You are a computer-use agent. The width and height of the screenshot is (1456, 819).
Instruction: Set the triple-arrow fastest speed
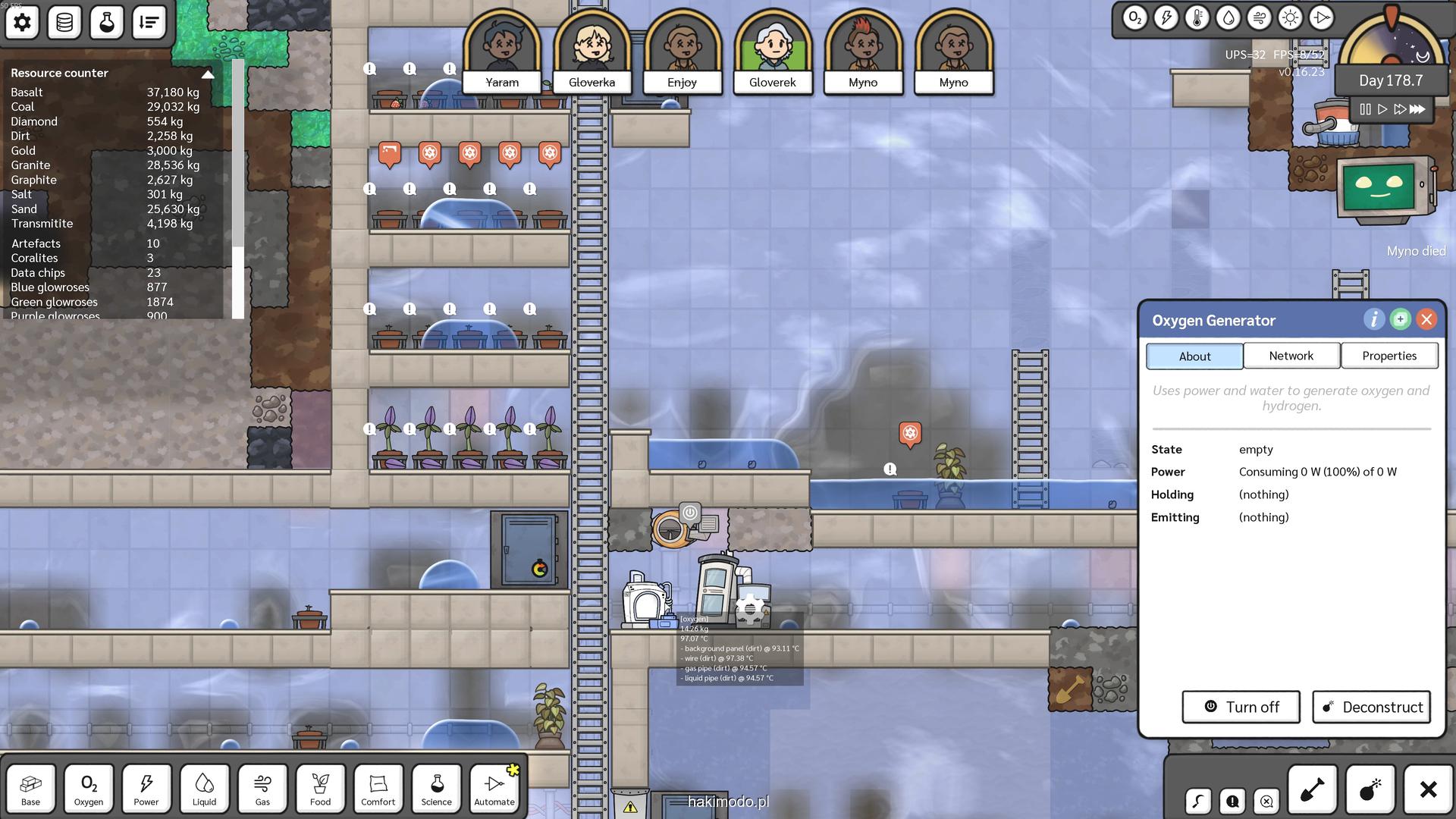(x=1417, y=109)
